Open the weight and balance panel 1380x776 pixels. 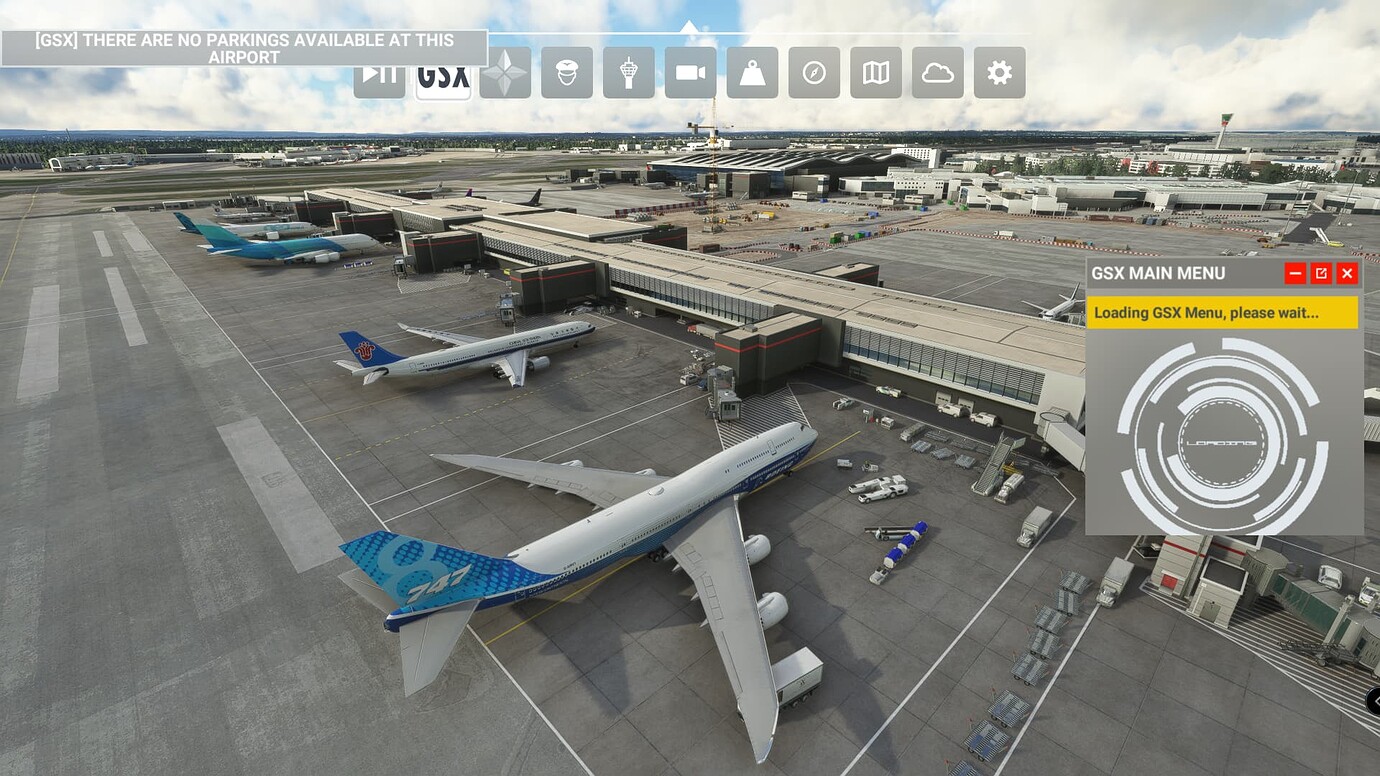(x=751, y=72)
